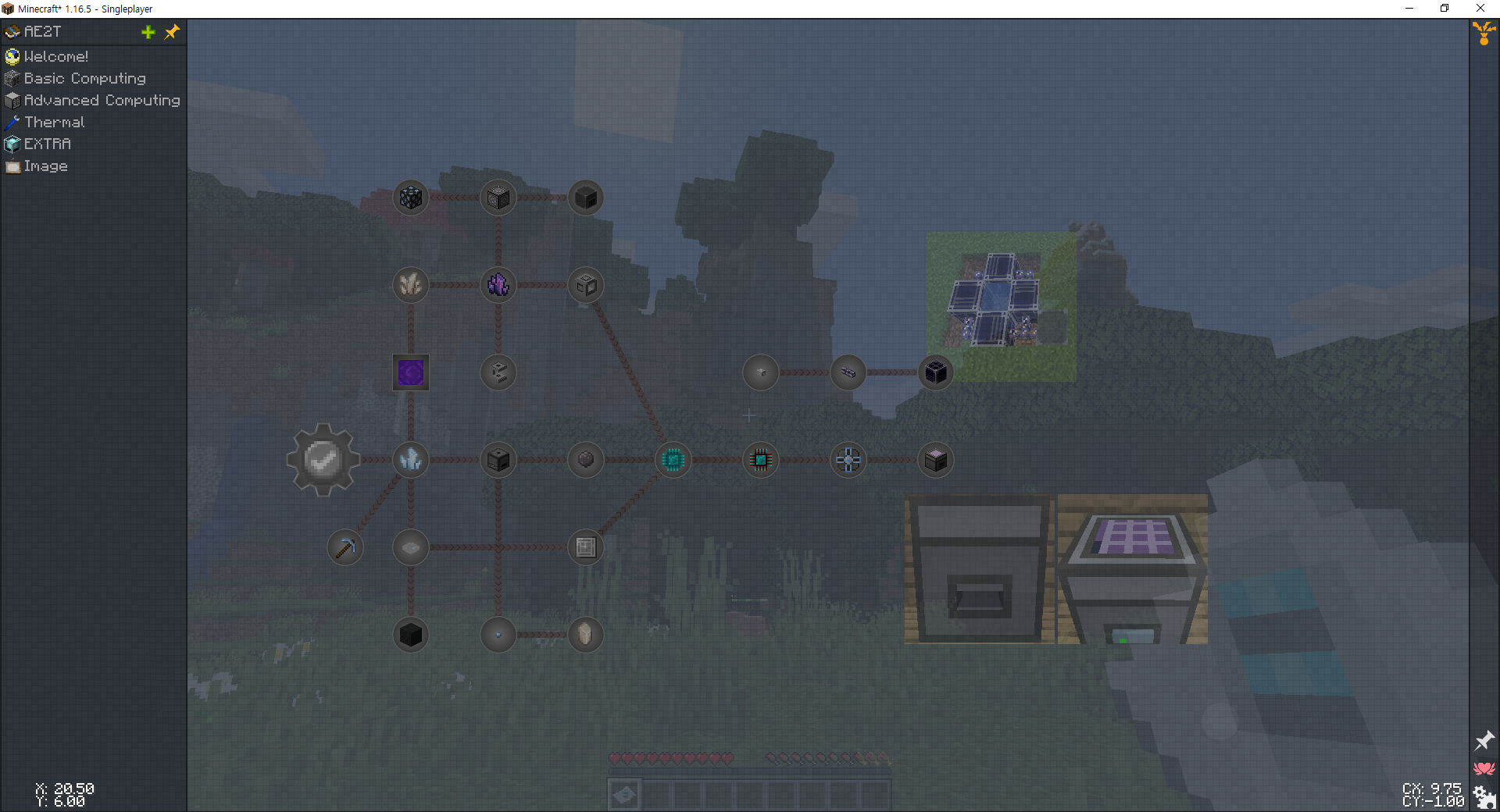
Task: Open the EXTRA chapter
Action: (x=47, y=144)
